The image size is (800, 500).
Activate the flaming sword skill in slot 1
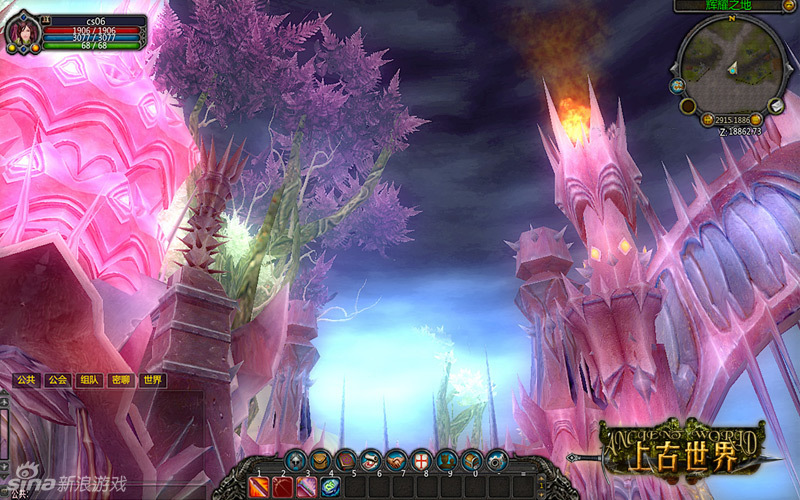tap(259, 487)
